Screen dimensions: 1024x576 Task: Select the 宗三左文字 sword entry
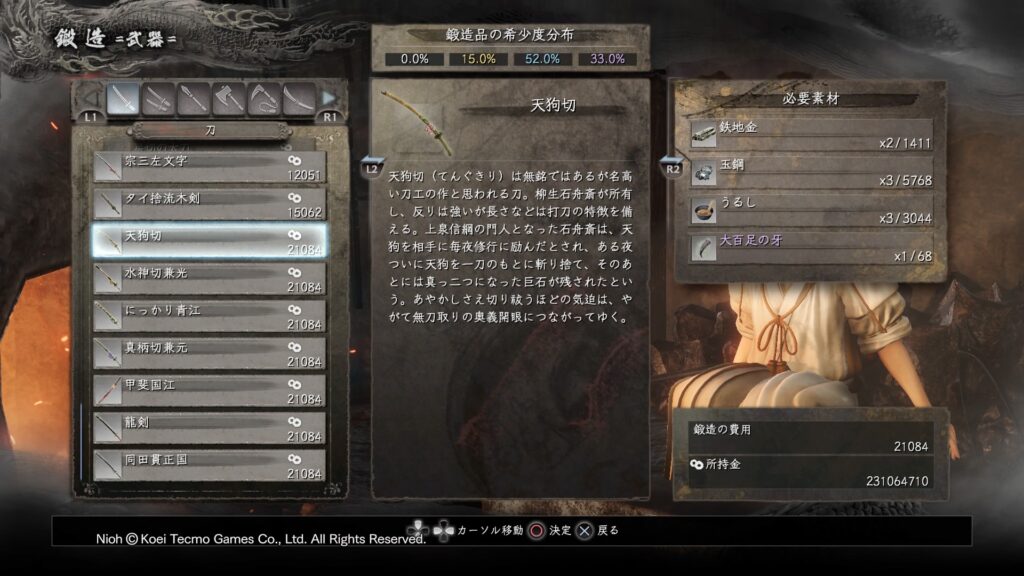click(209, 166)
